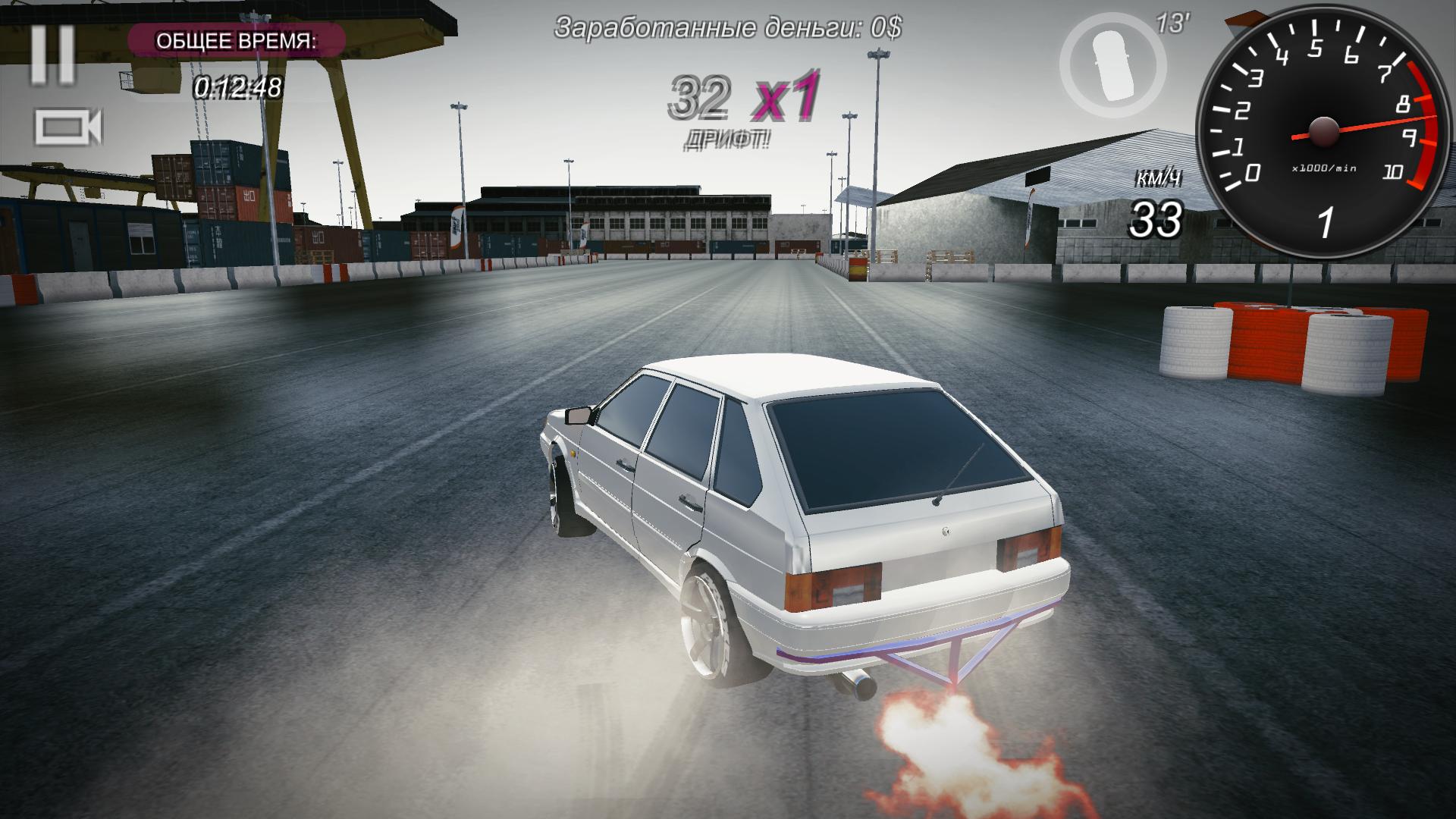Viewport: 1456px width, 819px height.
Task: Tap the total time 0:12:48 display
Action: tap(237, 86)
